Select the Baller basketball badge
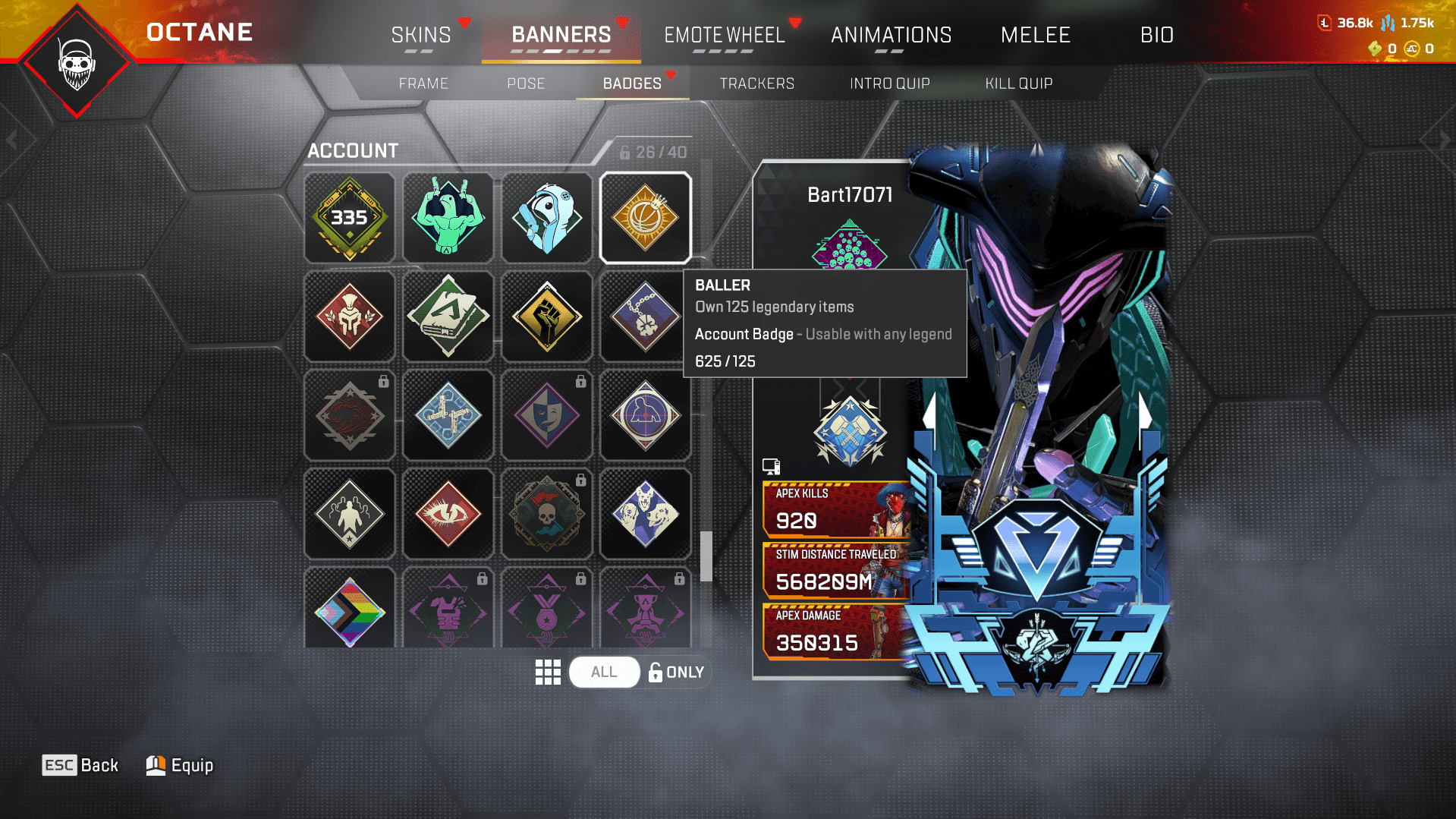This screenshot has width=1456, height=819. click(645, 218)
